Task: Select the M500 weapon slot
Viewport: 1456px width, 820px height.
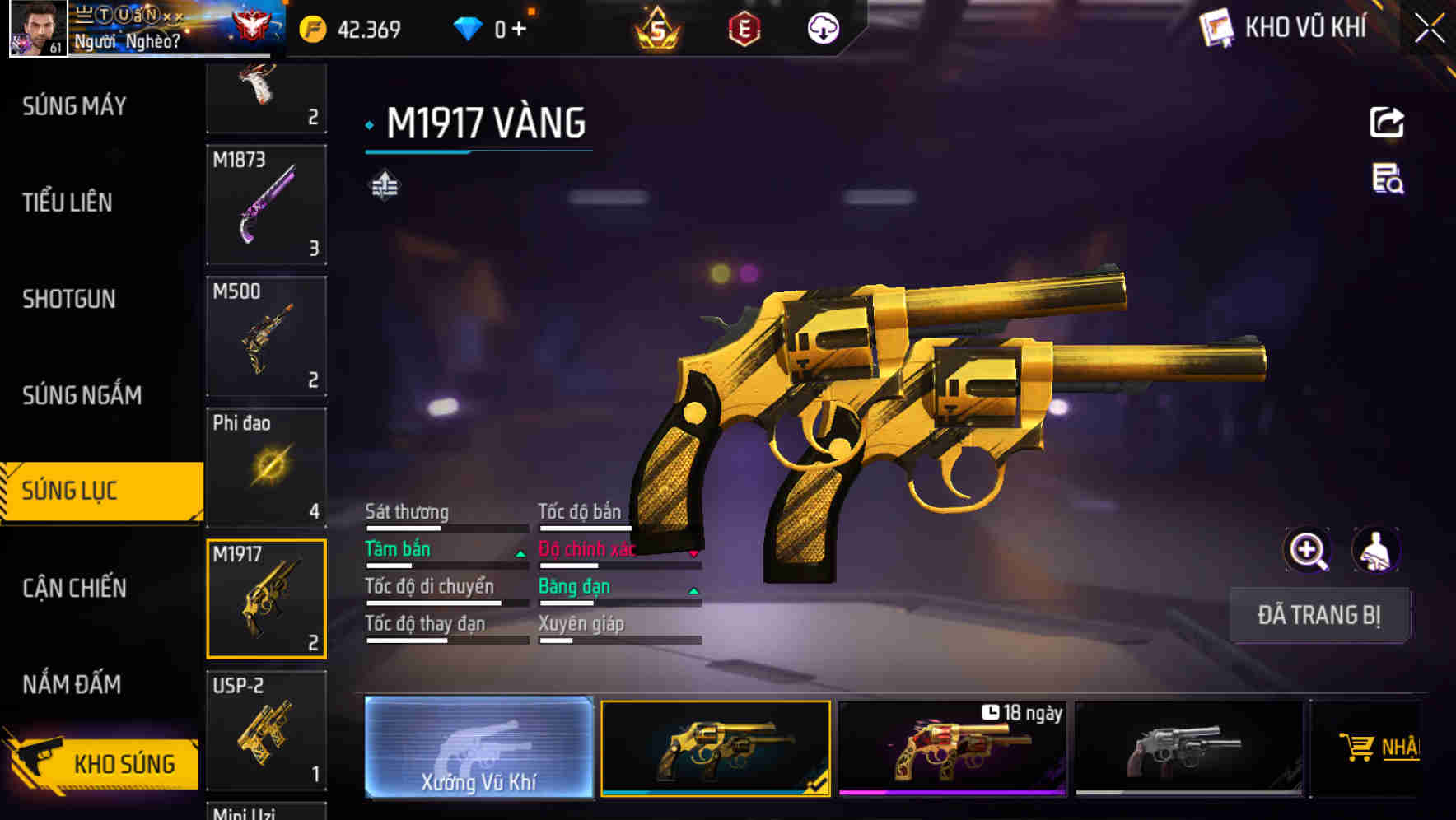Action: pyautogui.click(x=266, y=336)
